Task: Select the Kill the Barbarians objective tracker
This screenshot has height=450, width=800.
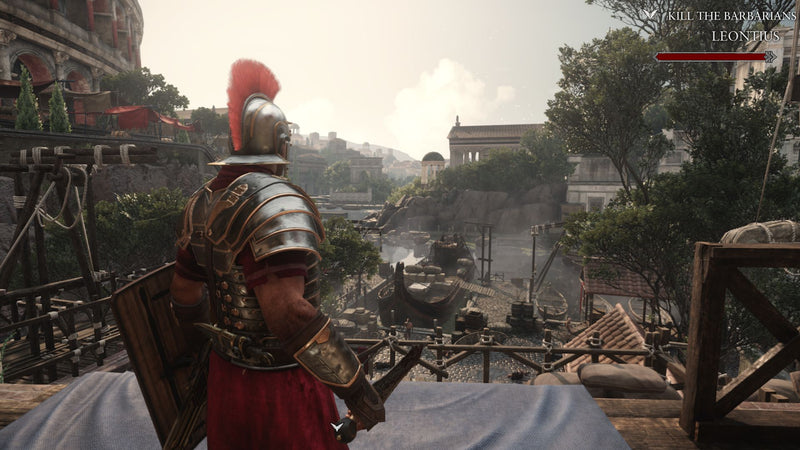Action: 718,16
